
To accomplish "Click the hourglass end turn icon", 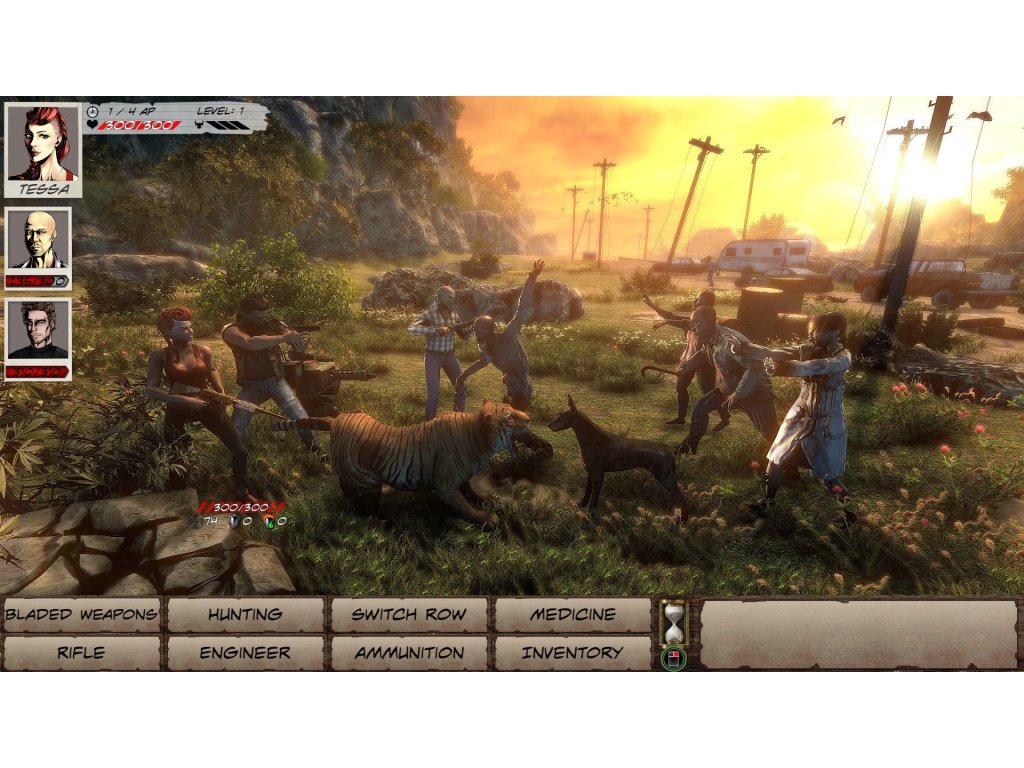I will 674,621.
